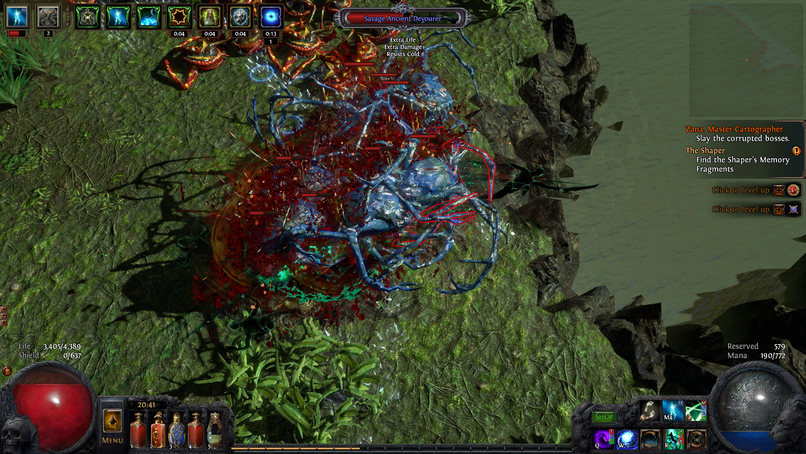Screen dimensions: 806x454
Task: Select the orange starburst buff icon
Action: coord(180,16)
